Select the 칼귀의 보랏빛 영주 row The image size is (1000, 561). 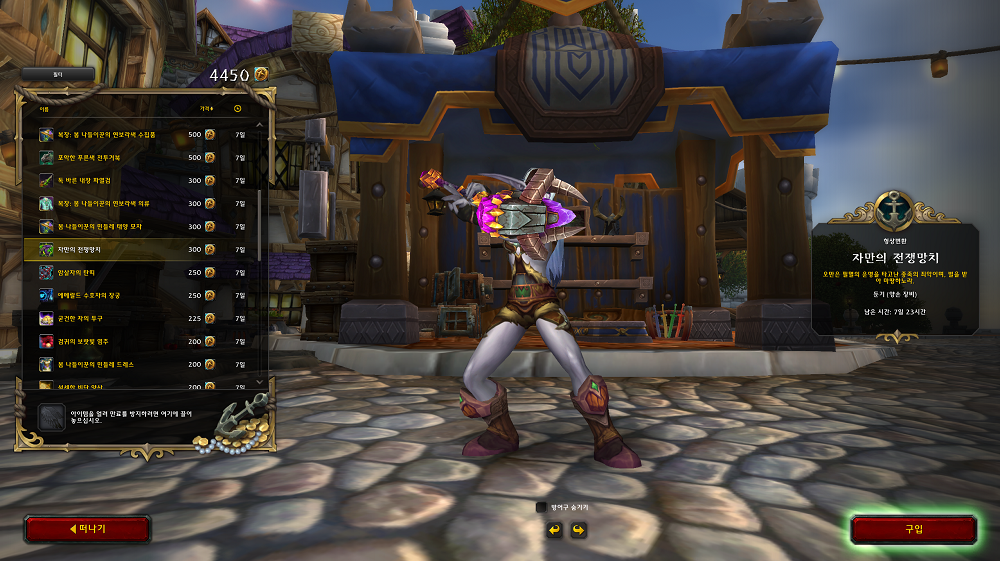coord(140,341)
